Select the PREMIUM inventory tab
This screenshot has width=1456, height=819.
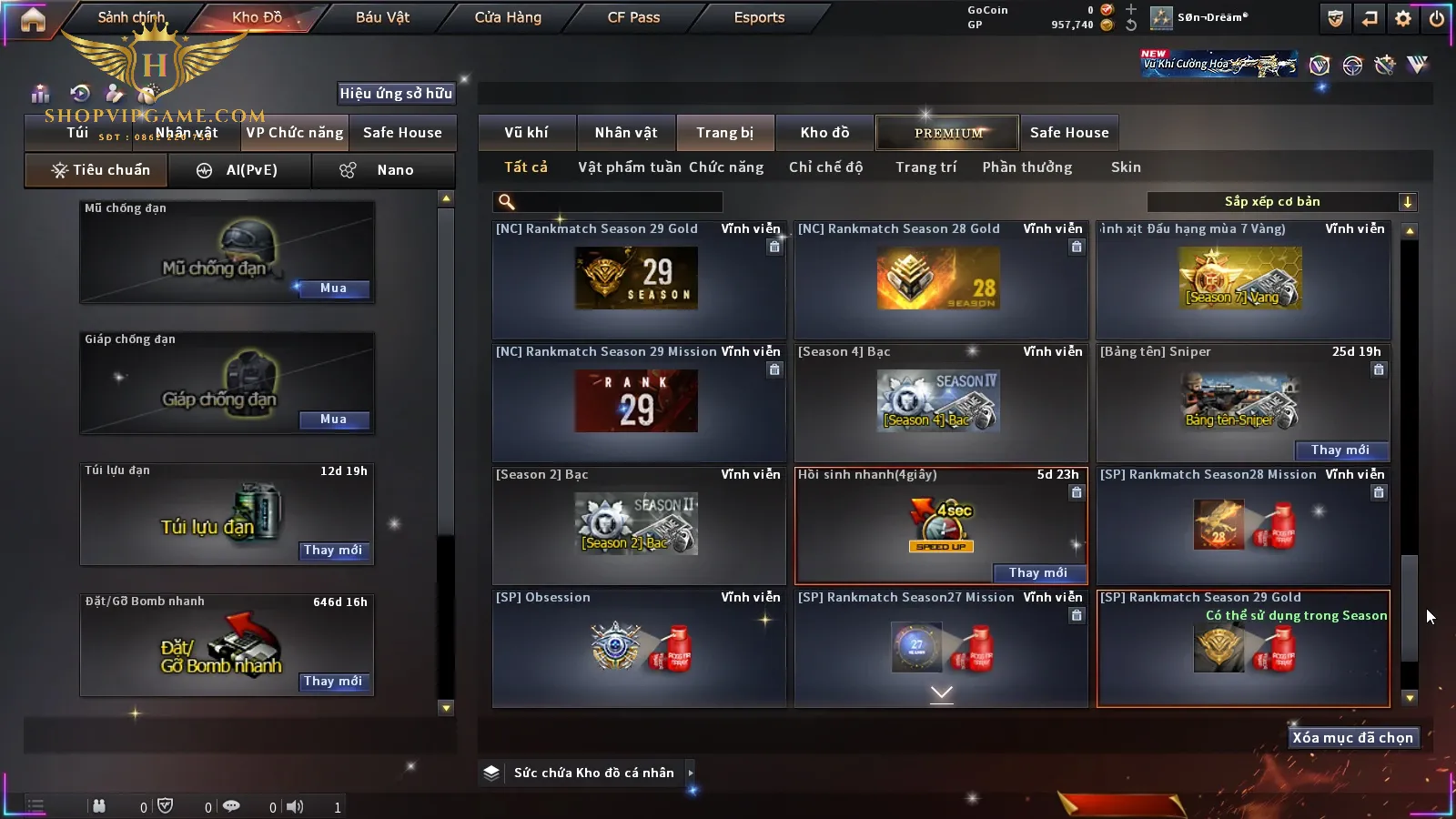click(947, 133)
